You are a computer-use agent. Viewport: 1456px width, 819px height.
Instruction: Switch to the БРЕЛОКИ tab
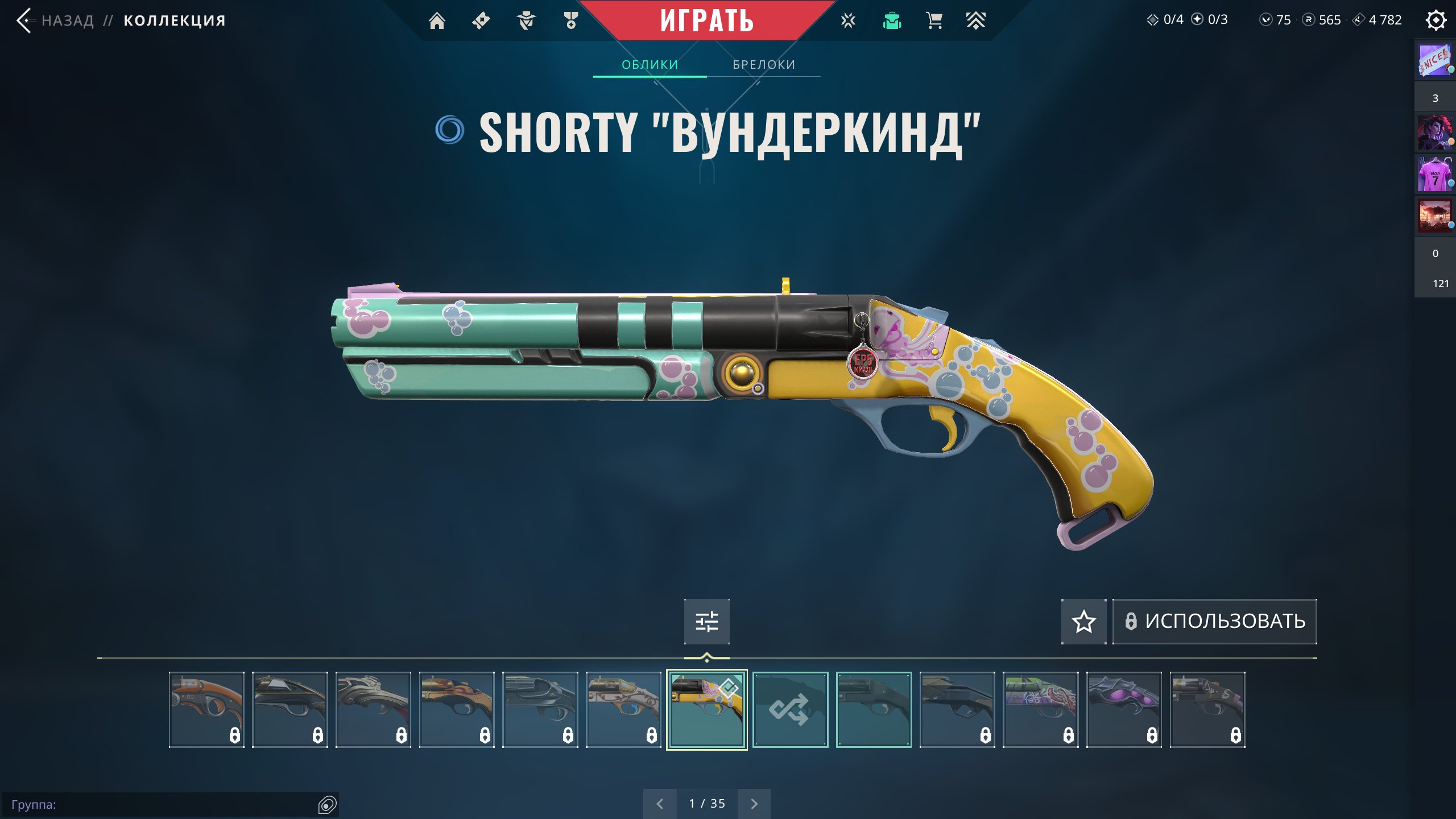pos(763,65)
